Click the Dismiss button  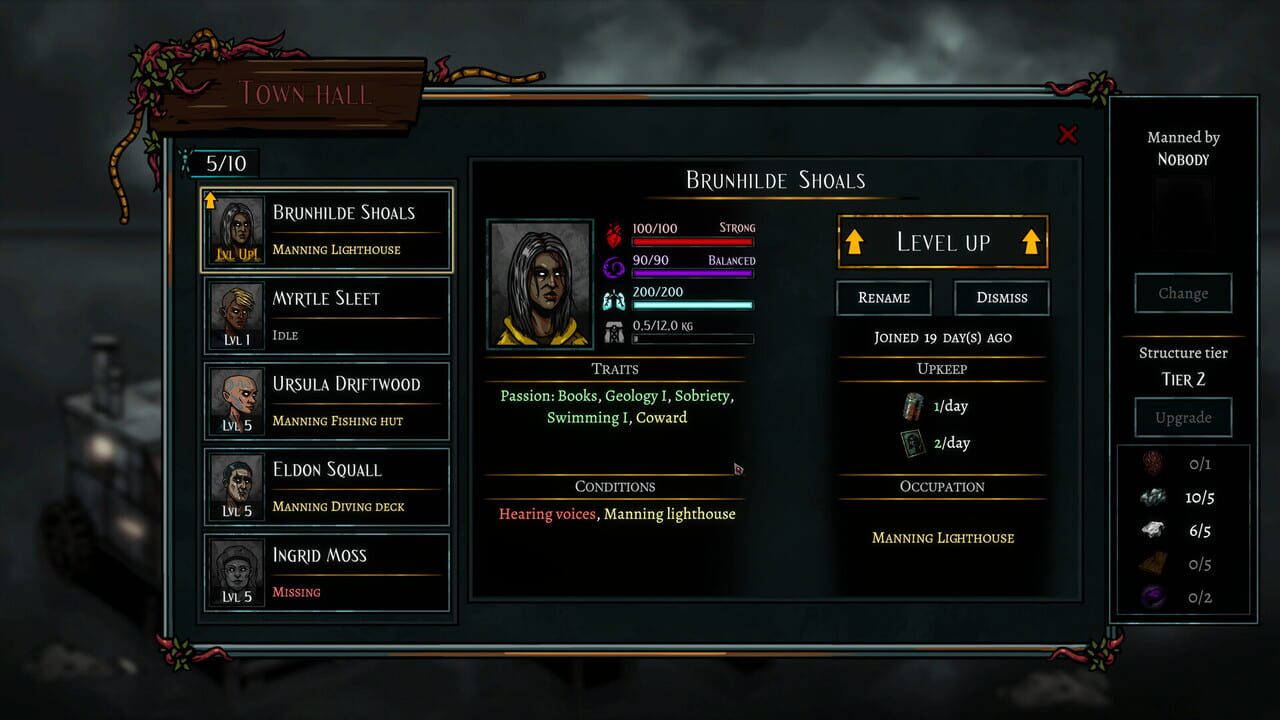pos(1001,297)
